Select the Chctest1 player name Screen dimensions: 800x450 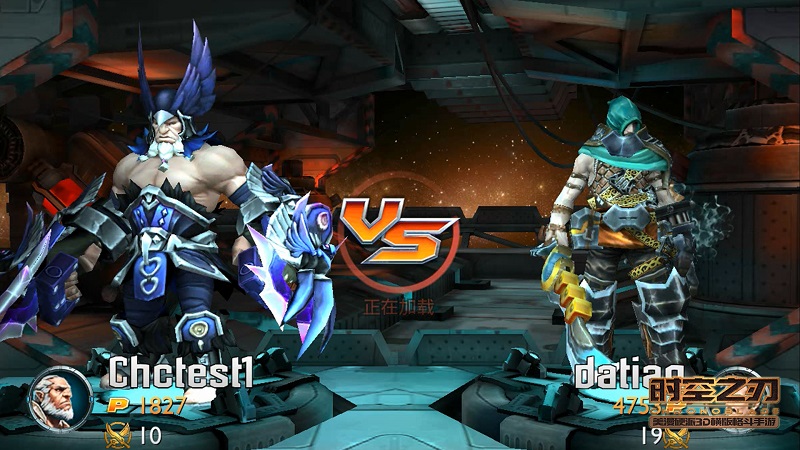181,372
